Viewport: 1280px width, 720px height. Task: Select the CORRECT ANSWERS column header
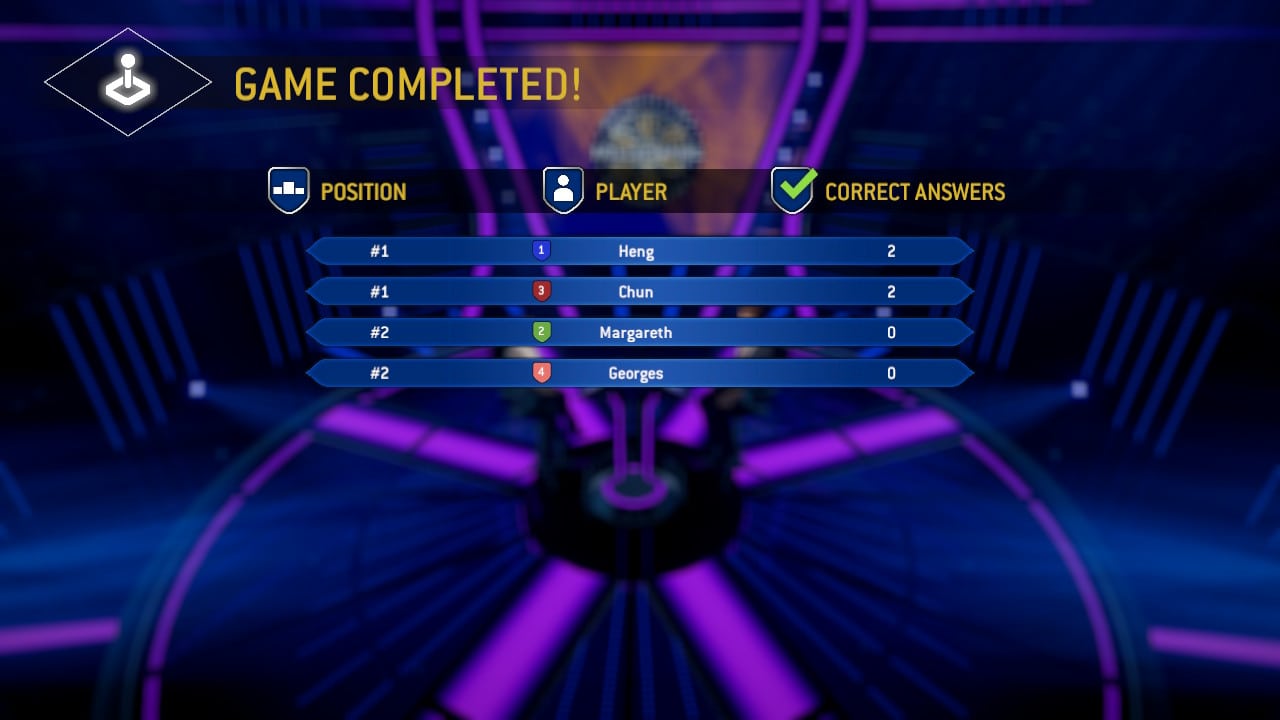913,191
